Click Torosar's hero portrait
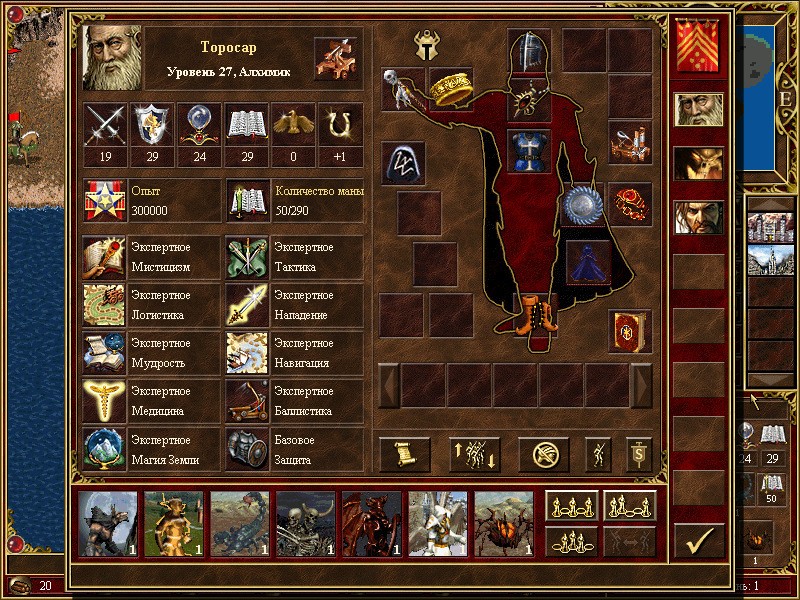Image resolution: width=800 pixels, height=600 pixels. coord(113,58)
